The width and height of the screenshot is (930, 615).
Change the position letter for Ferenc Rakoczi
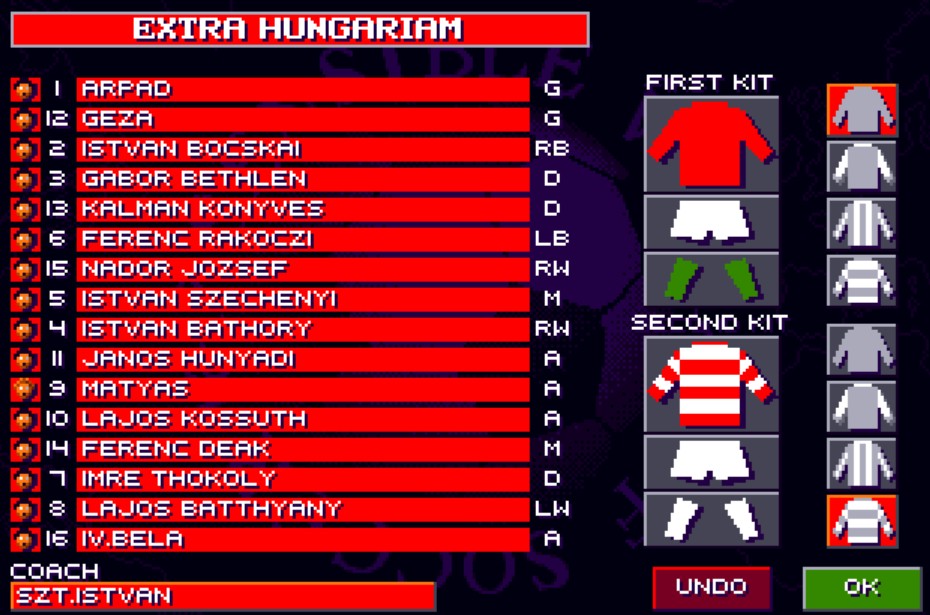552,239
